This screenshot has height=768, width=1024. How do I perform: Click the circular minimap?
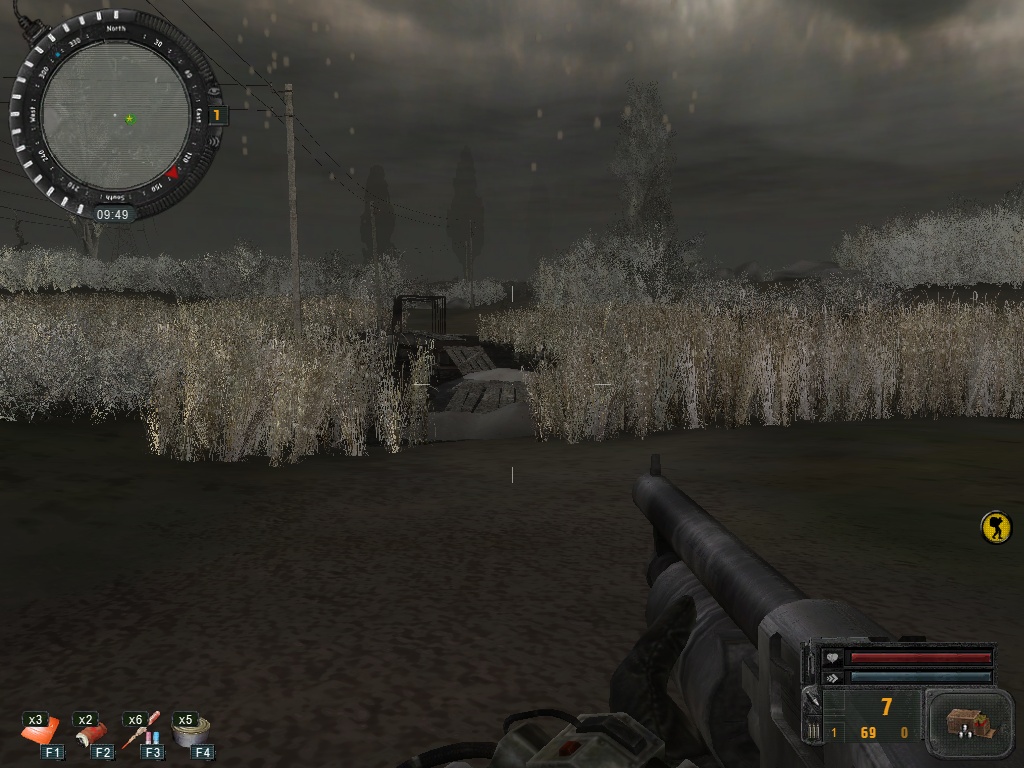tap(115, 115)
